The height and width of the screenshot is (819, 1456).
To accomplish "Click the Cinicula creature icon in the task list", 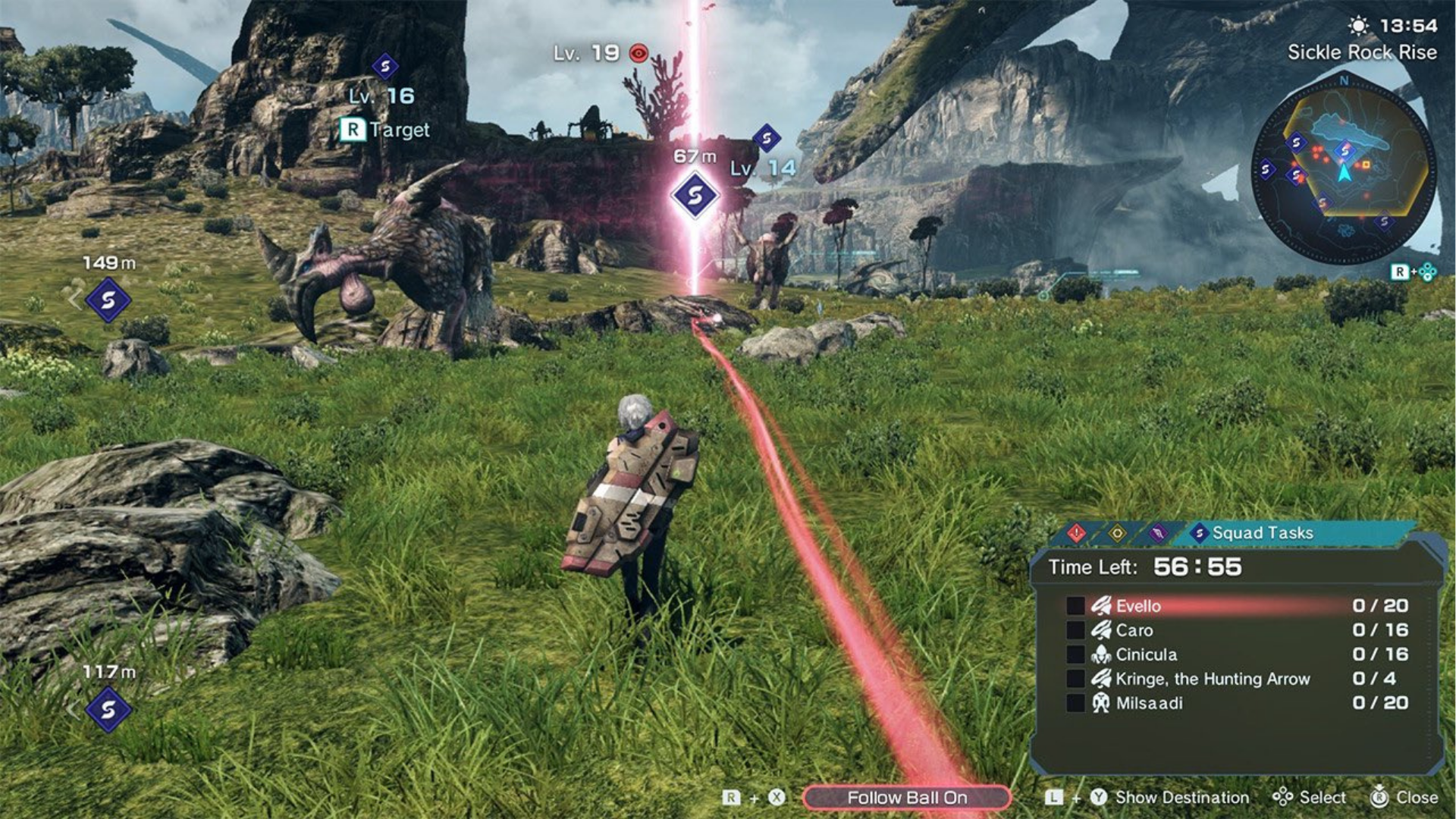I will (1101, 654).
